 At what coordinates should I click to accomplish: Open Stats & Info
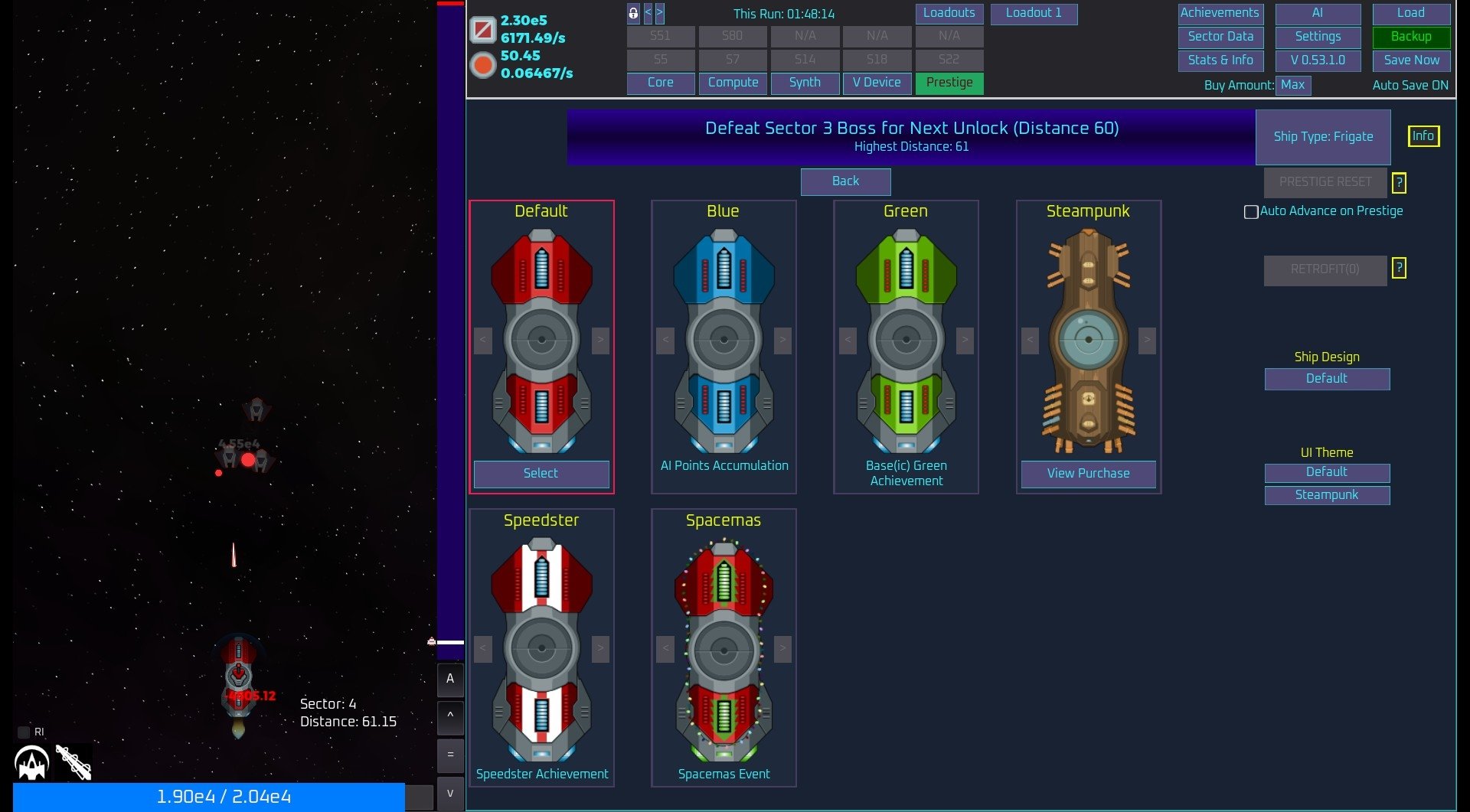(1220, 60)
